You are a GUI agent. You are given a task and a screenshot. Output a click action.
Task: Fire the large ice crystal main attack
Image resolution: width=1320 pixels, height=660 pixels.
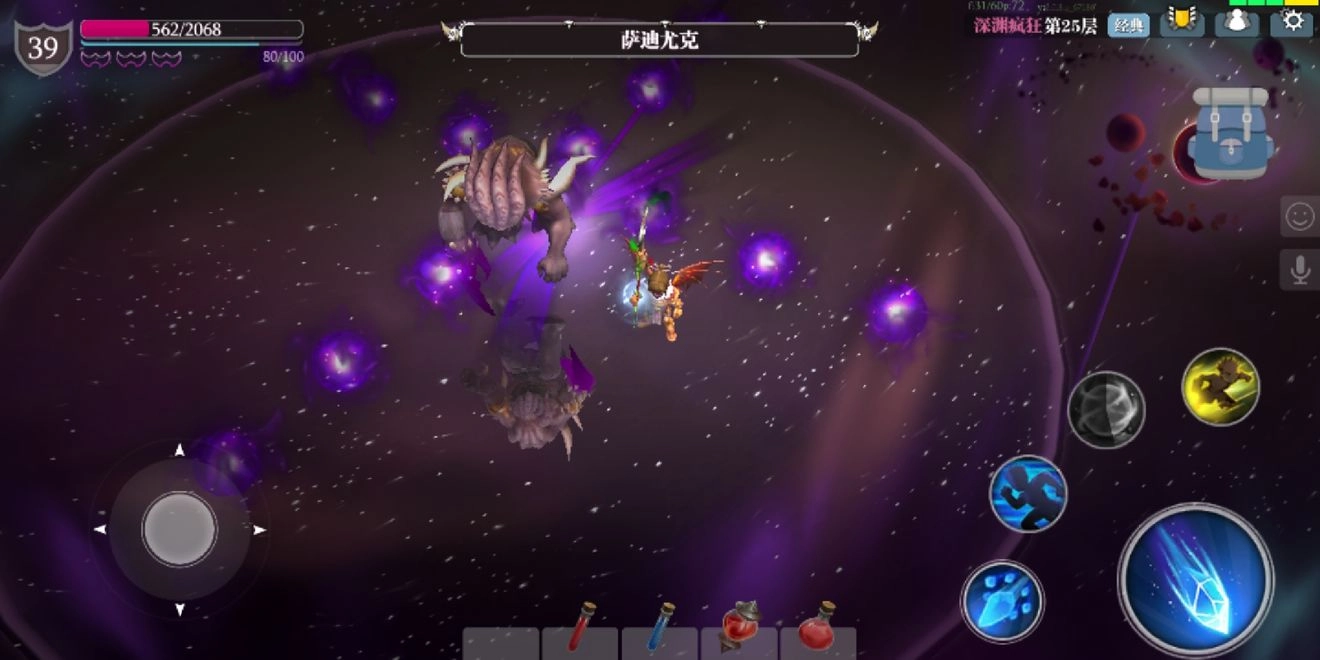[x=1196, y=581]
